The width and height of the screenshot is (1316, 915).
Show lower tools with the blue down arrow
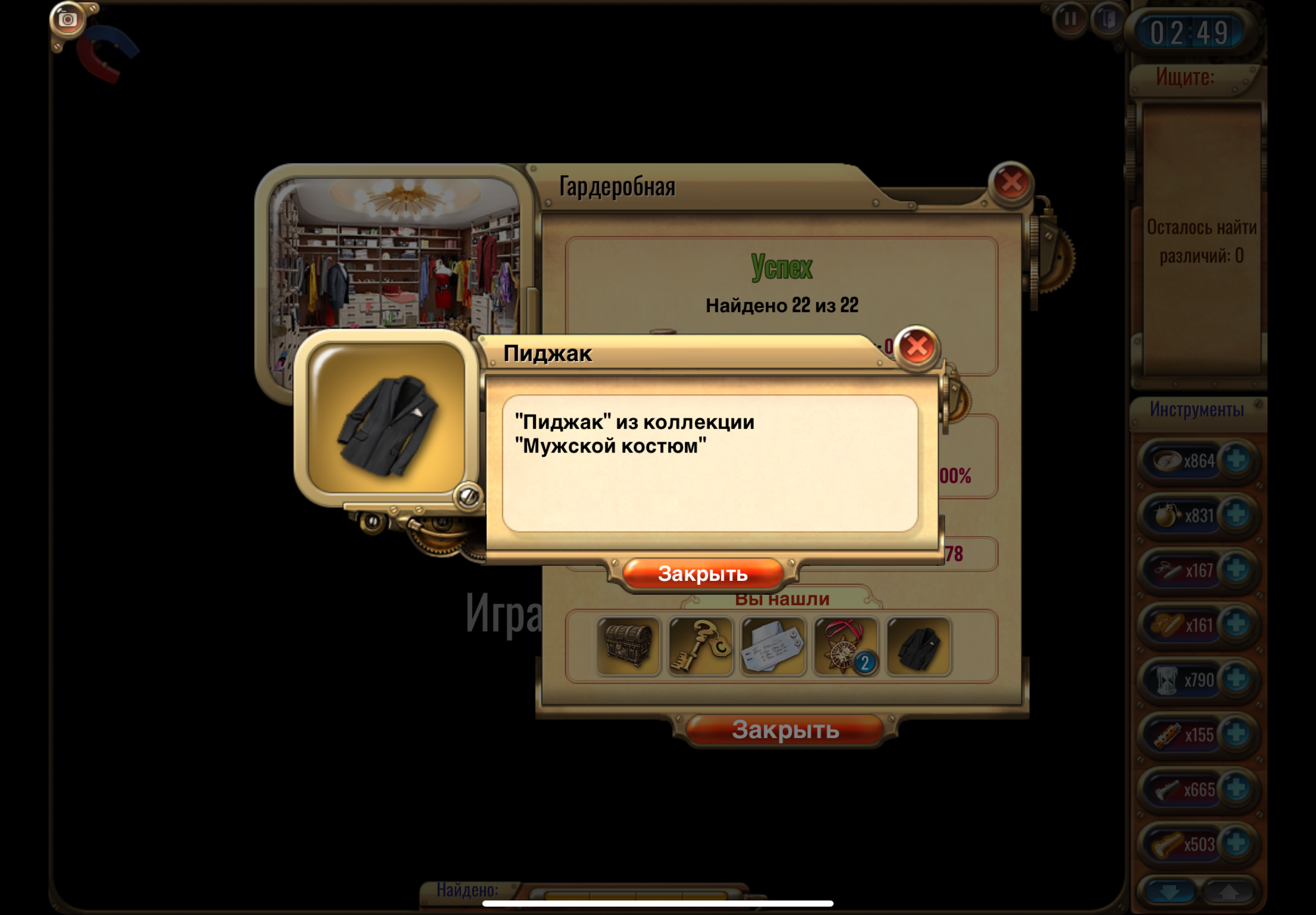click(x=1169, y=891)
